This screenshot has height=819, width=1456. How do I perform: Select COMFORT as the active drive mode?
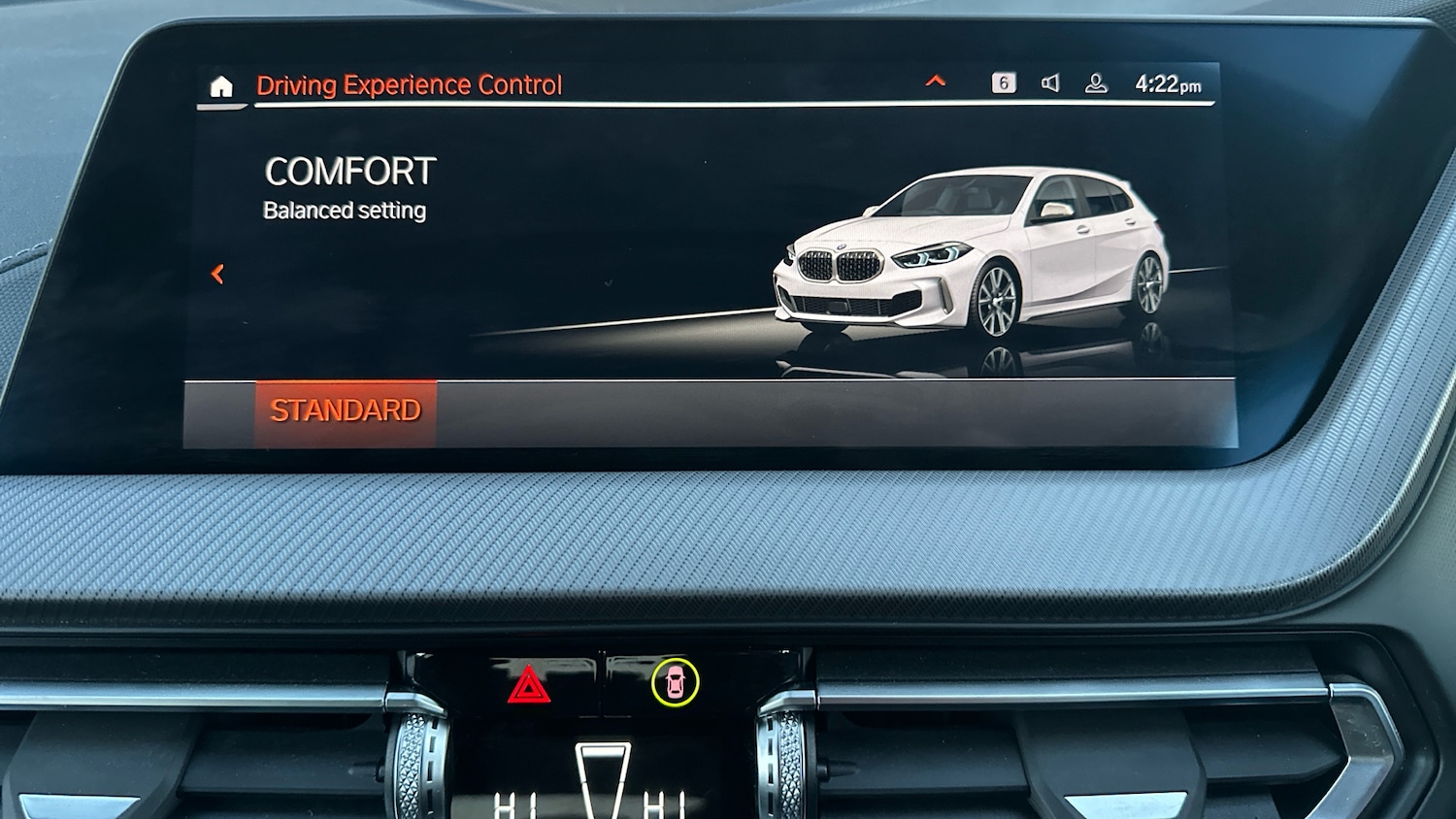(x=350, y=172)
